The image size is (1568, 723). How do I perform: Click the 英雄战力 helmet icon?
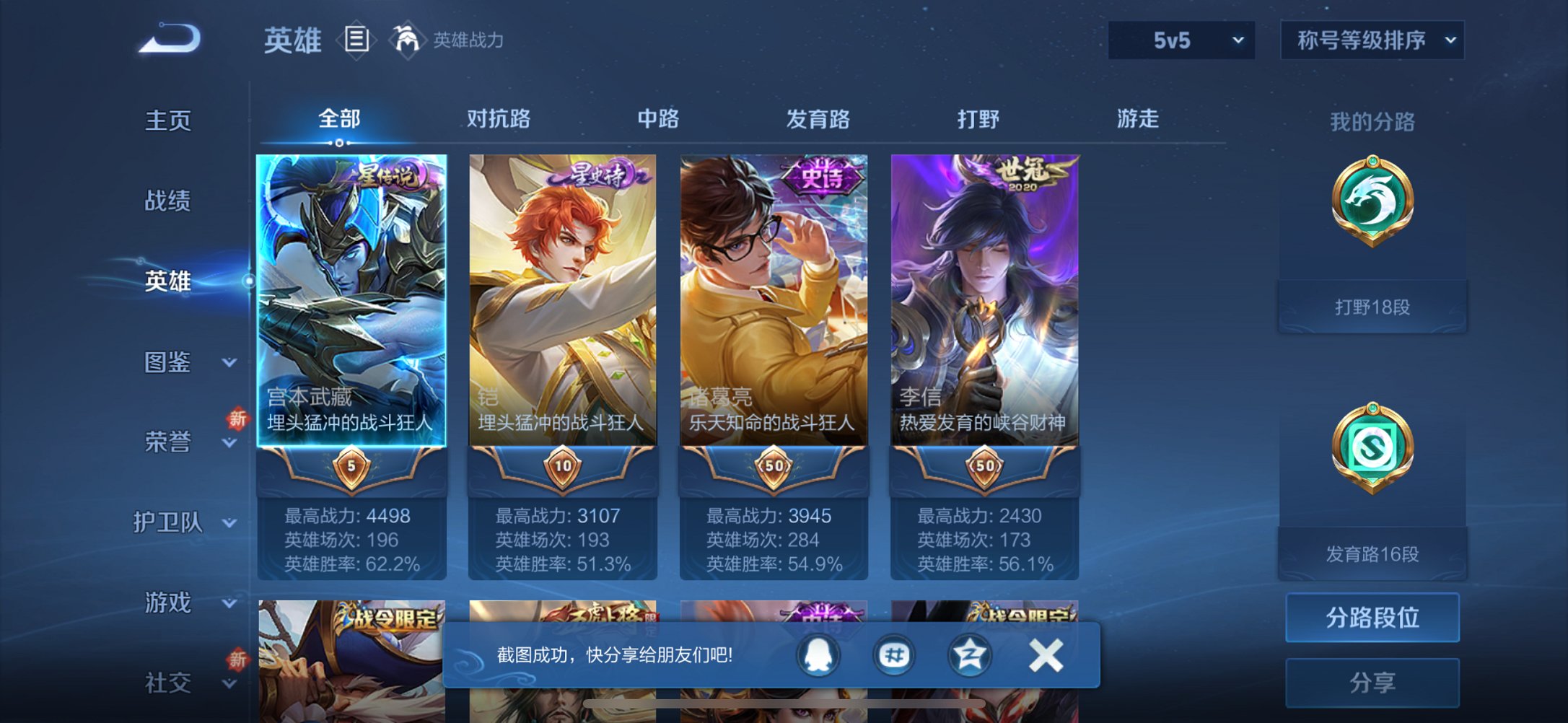pos(406,40)
